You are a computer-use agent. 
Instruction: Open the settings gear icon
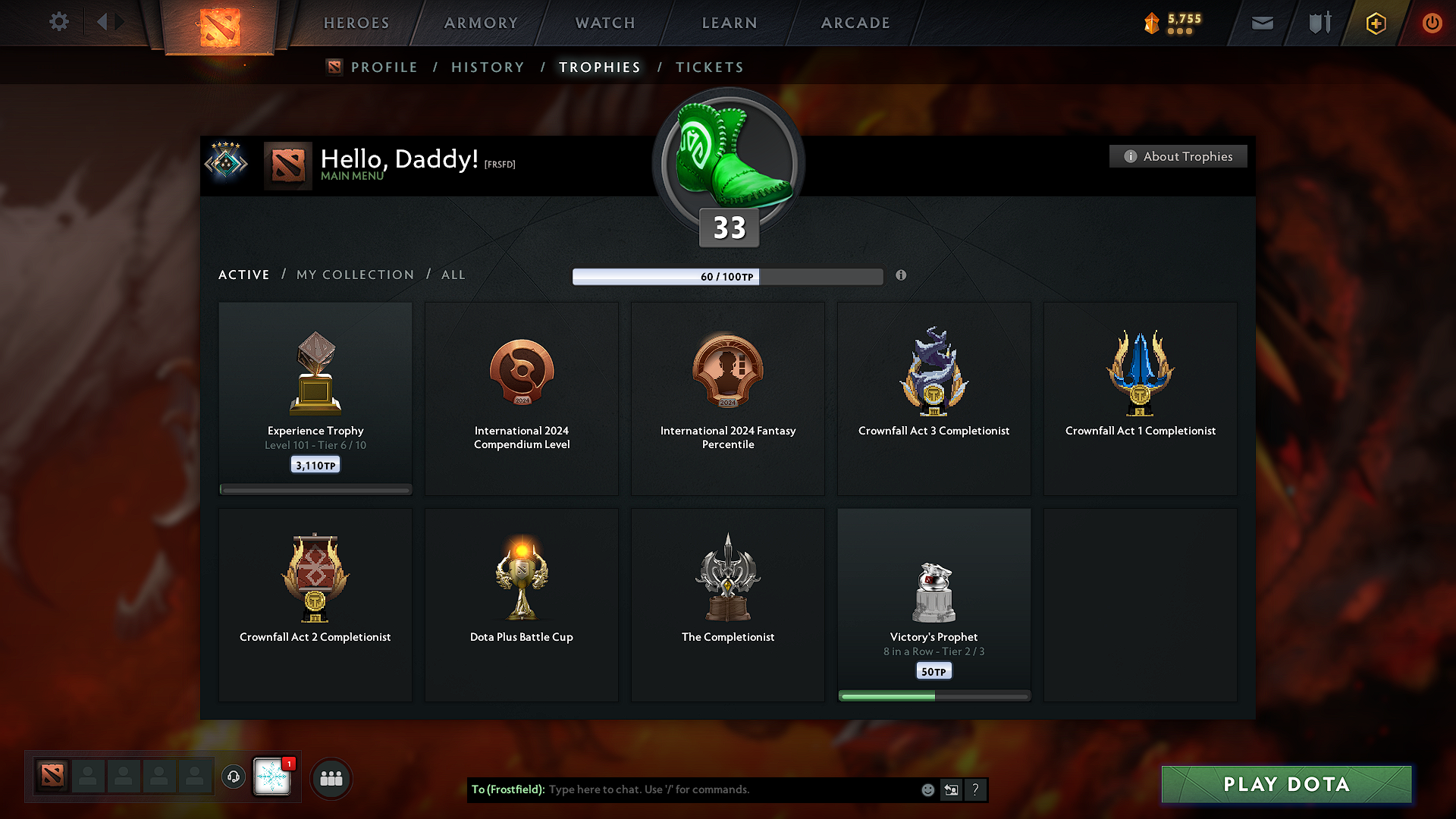pyautogui.click(x=58, y=22)
